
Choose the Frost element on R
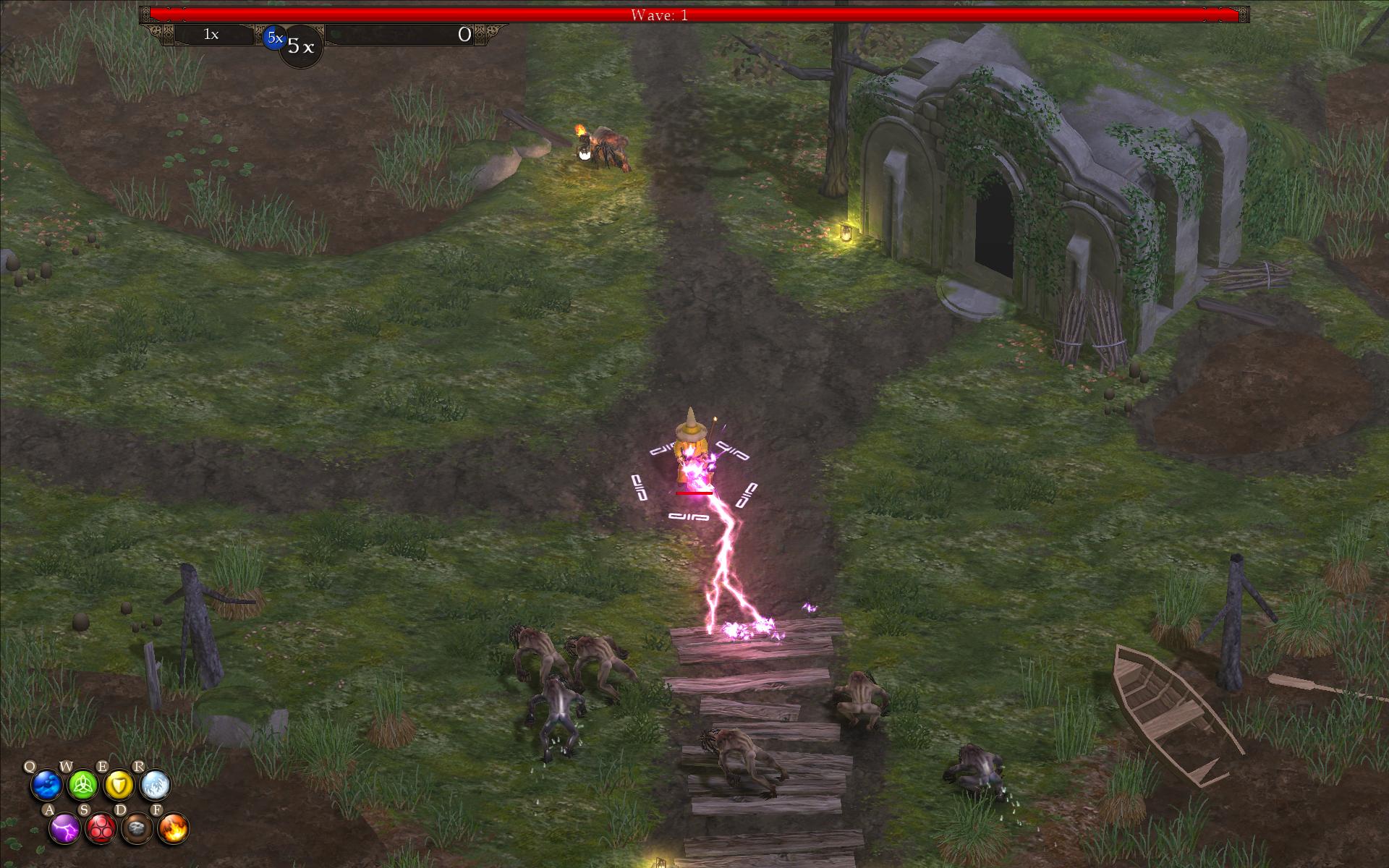click(156, 786)
